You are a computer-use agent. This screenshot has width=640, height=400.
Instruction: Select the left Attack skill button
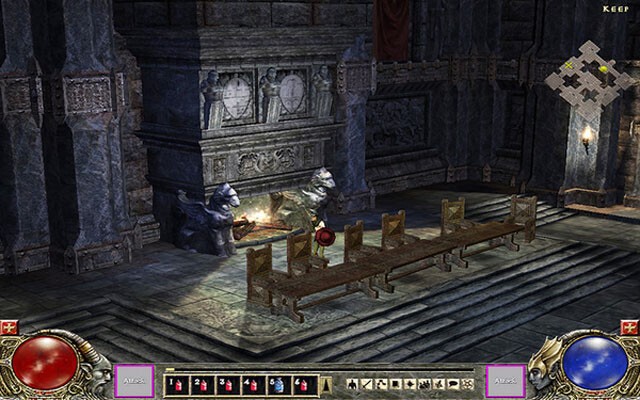135,381
